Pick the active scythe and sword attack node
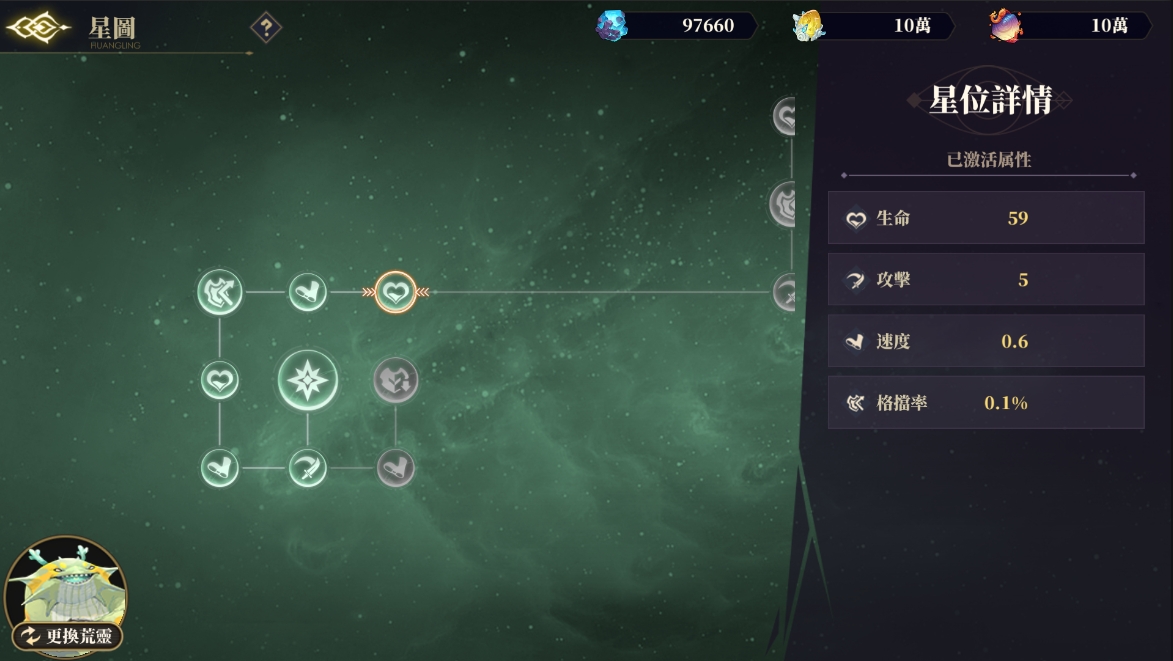 click(x=307, y=467)
